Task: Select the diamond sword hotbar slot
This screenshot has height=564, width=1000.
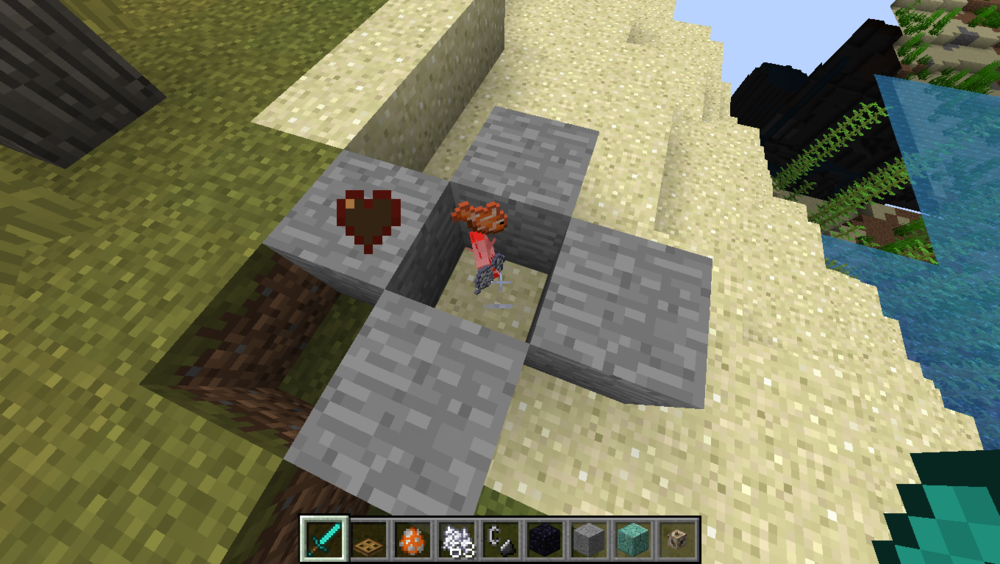Action: tap(325, 540)
